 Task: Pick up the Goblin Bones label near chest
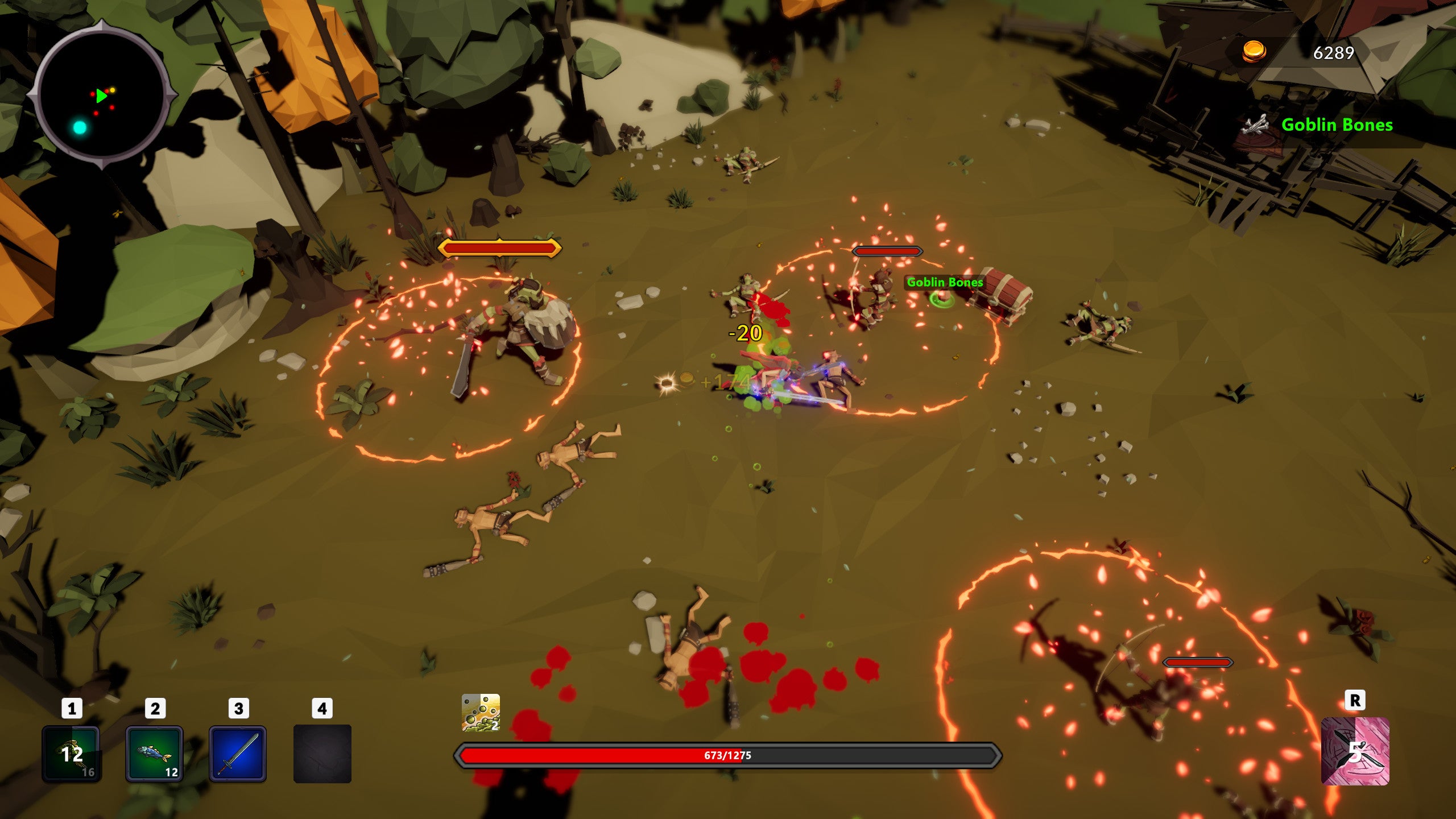coord(944,283)
